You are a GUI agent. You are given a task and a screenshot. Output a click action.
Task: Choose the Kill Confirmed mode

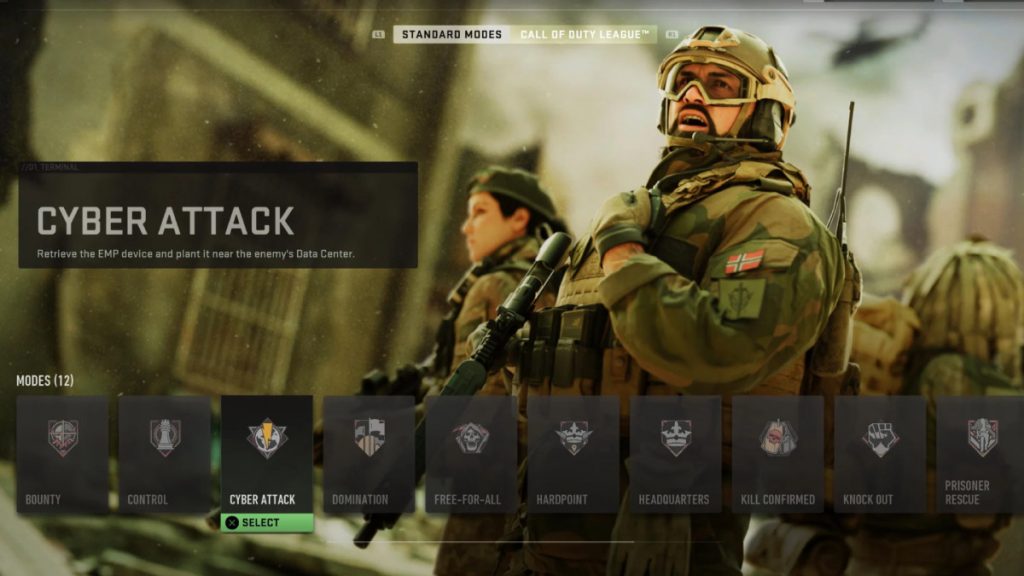(777, 454)
